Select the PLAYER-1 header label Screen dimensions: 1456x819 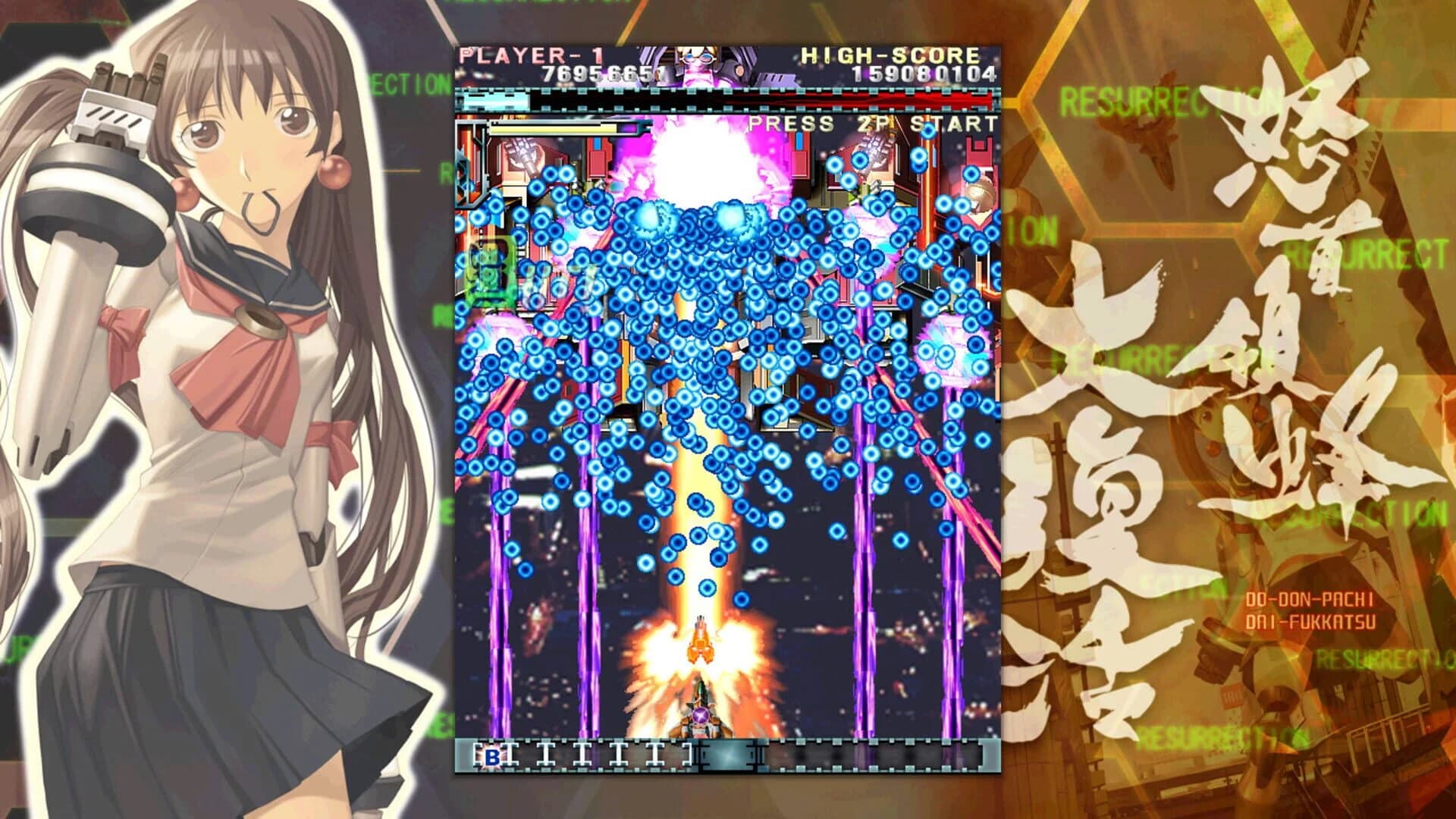[x=531, y=53]
